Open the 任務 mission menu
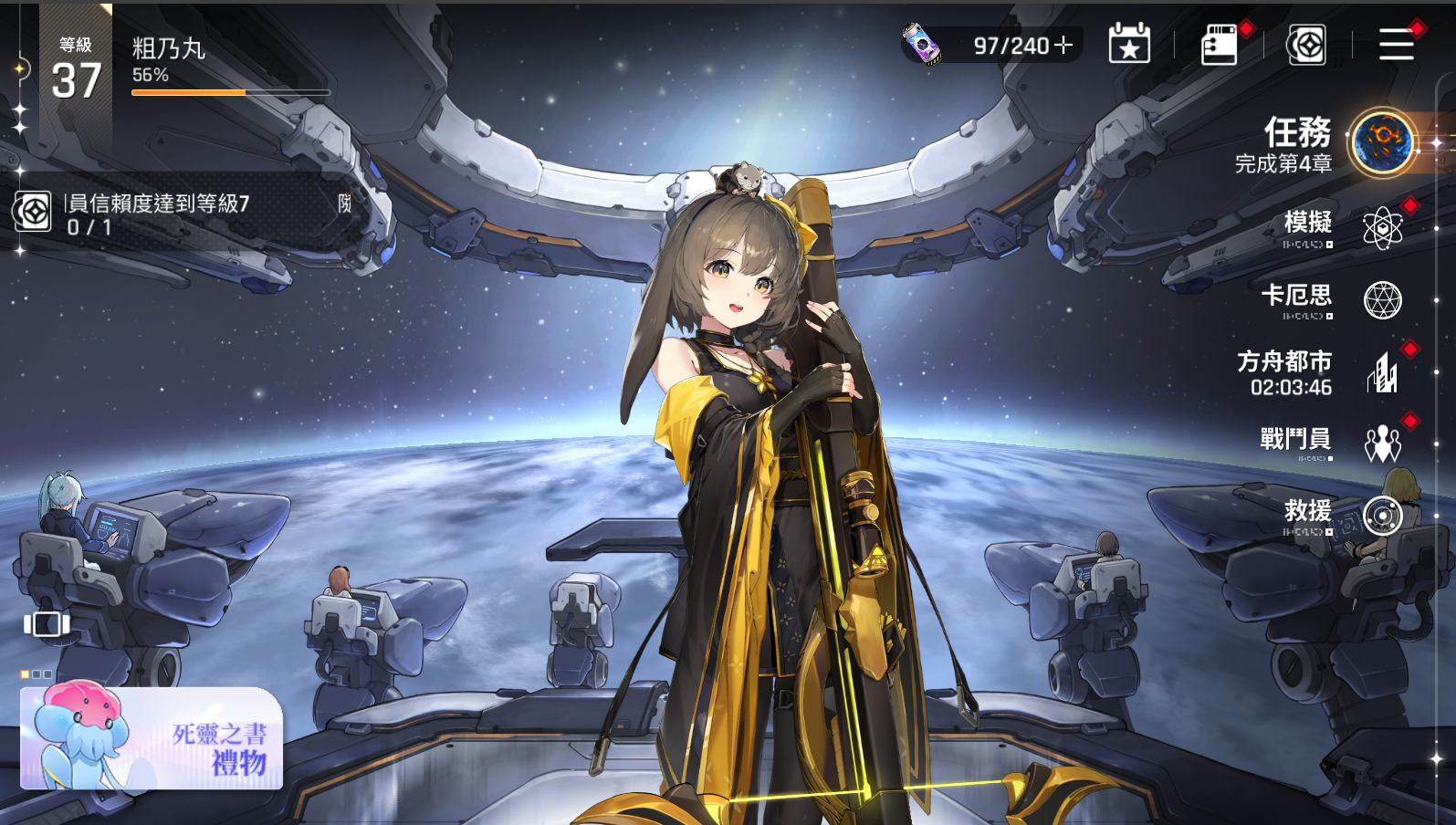Image resolution: width=1456 pixels, height=825 pixels. click(1382, 142)
